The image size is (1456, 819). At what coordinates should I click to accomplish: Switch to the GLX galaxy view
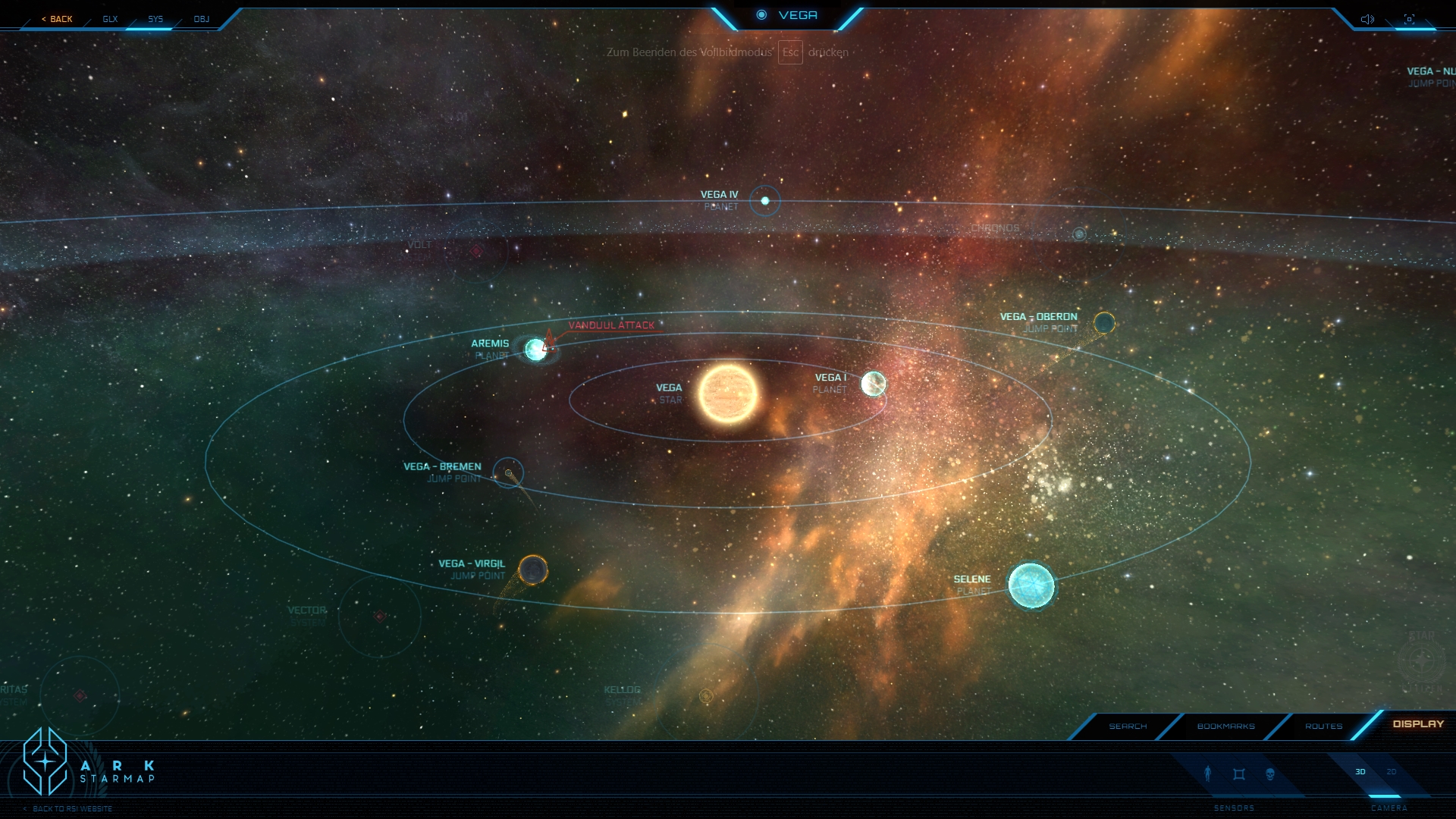[110, 19]
